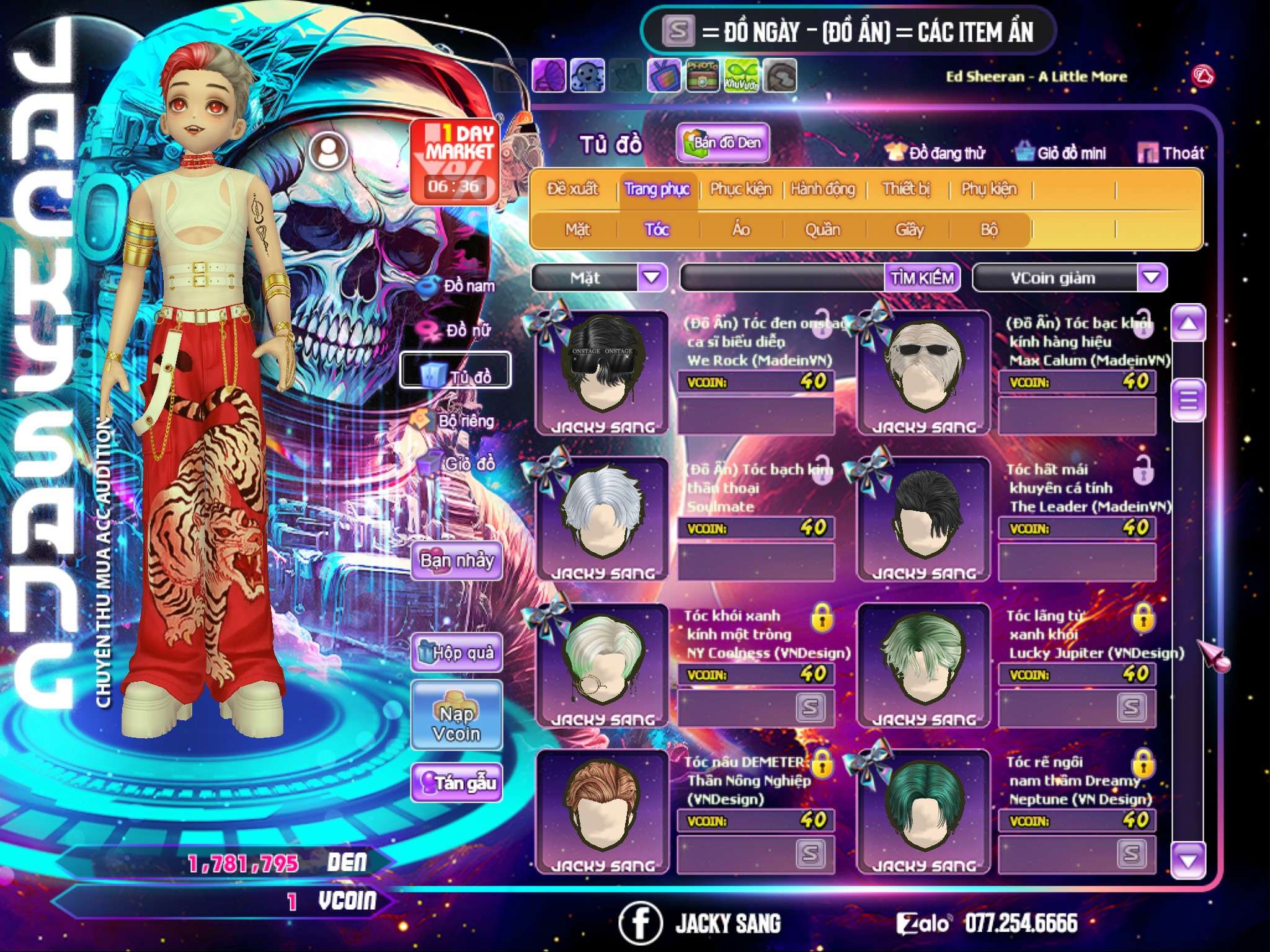Viewport: 1270px width, 952px height.
Task: Choose the Áo clothing subcategory
Action: pos(741,230)
